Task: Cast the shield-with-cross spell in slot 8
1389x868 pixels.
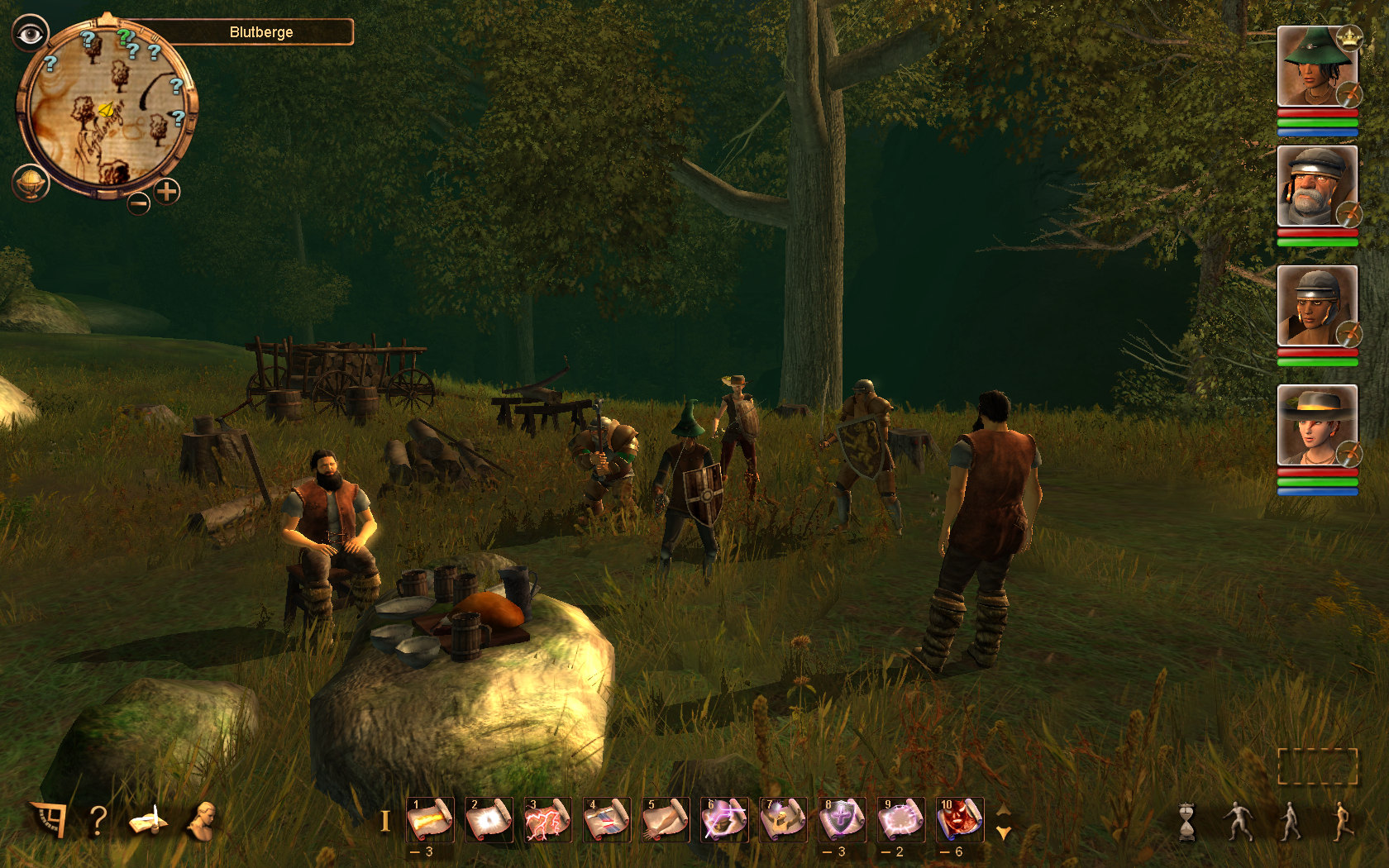Action: tap(842, 819)
